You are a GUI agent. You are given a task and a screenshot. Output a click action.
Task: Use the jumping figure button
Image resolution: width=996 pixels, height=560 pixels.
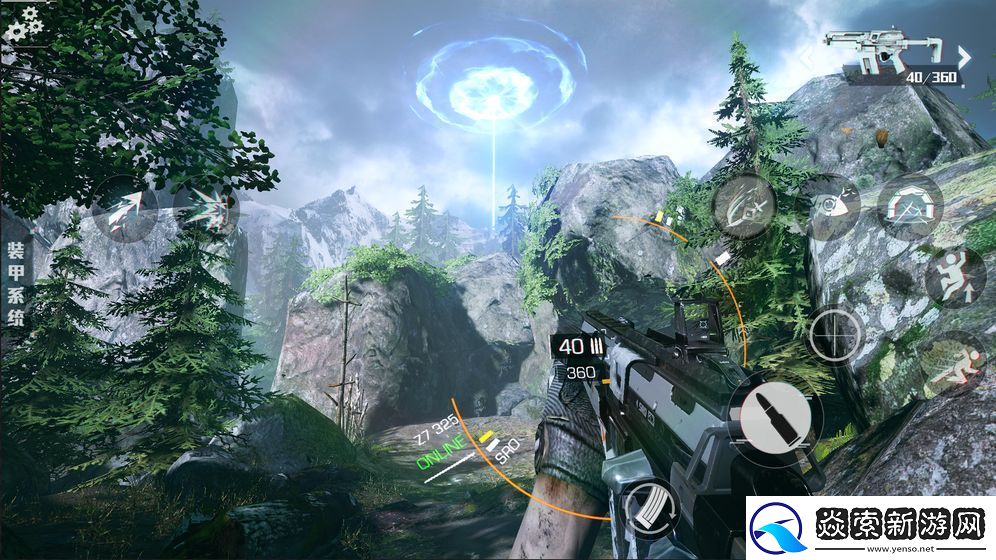coord(954,277)
